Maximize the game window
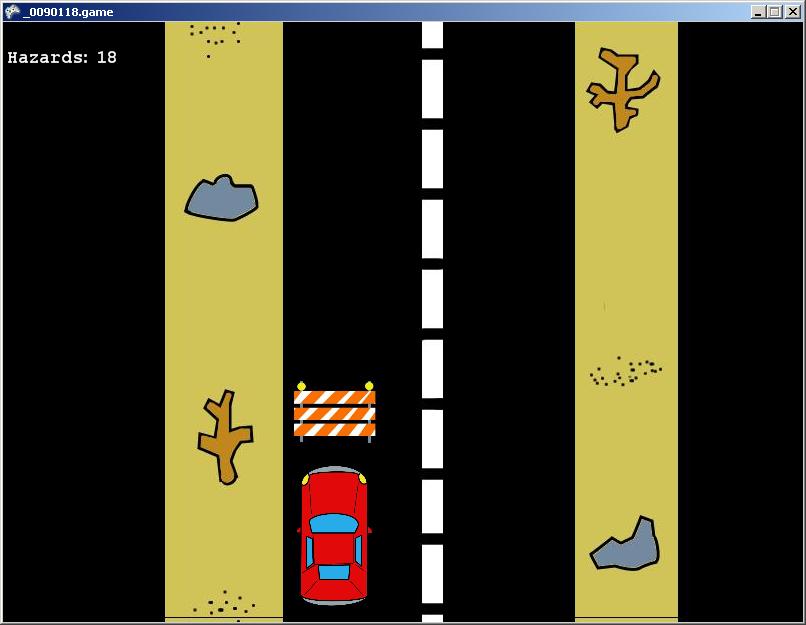Screen dimensions: 806x625 774,12
